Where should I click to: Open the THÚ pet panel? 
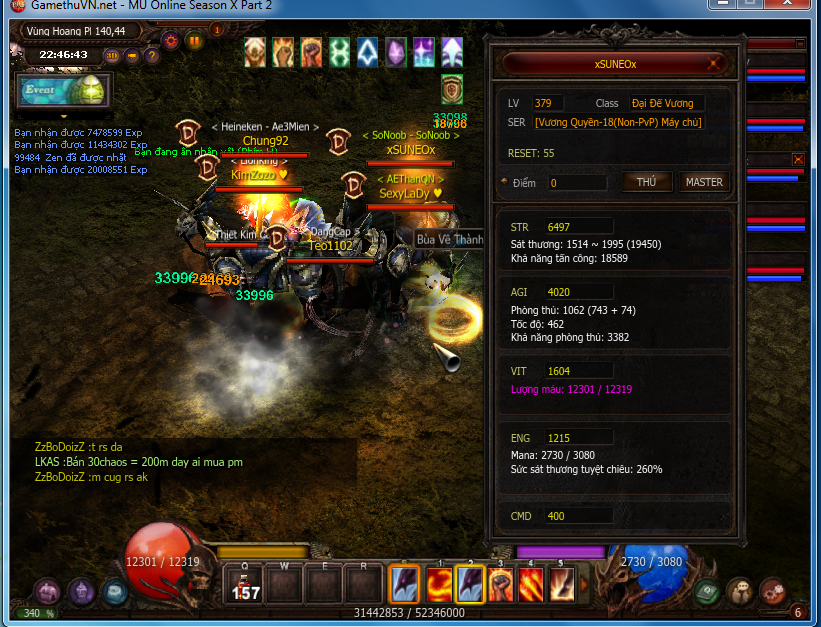pyautogui.click(x=647, y=182)
